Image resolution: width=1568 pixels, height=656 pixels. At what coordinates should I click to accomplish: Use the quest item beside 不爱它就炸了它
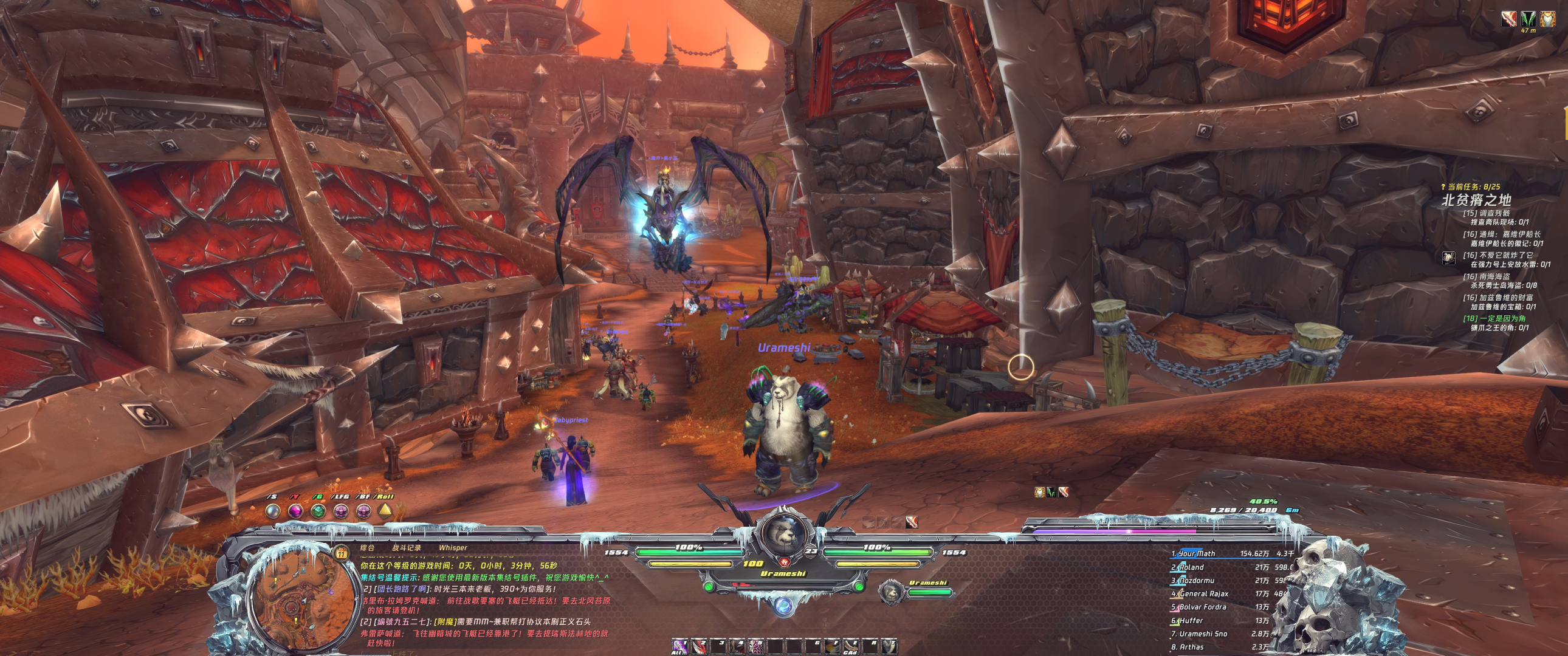(1449, 258)
